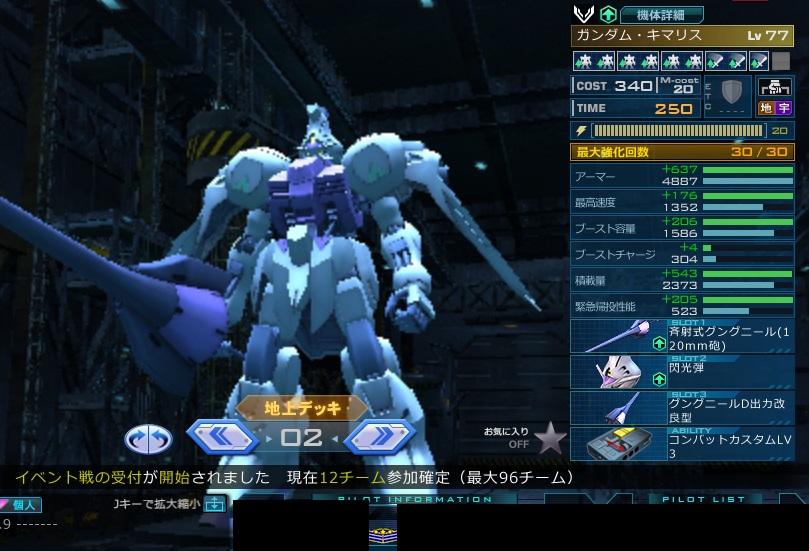Select the Slot 2 閃光弾 flash grenade
The image size is (809, 551).
tap(682, 372)
